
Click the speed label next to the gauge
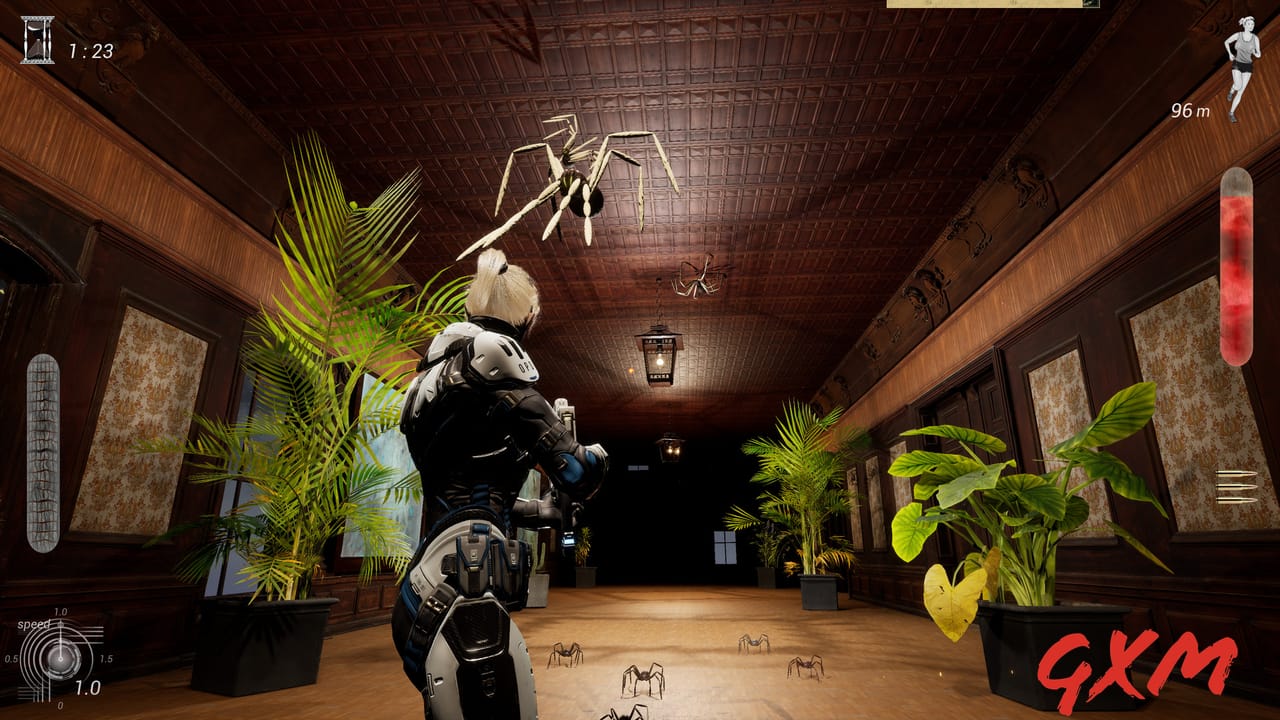coord(33,624)
